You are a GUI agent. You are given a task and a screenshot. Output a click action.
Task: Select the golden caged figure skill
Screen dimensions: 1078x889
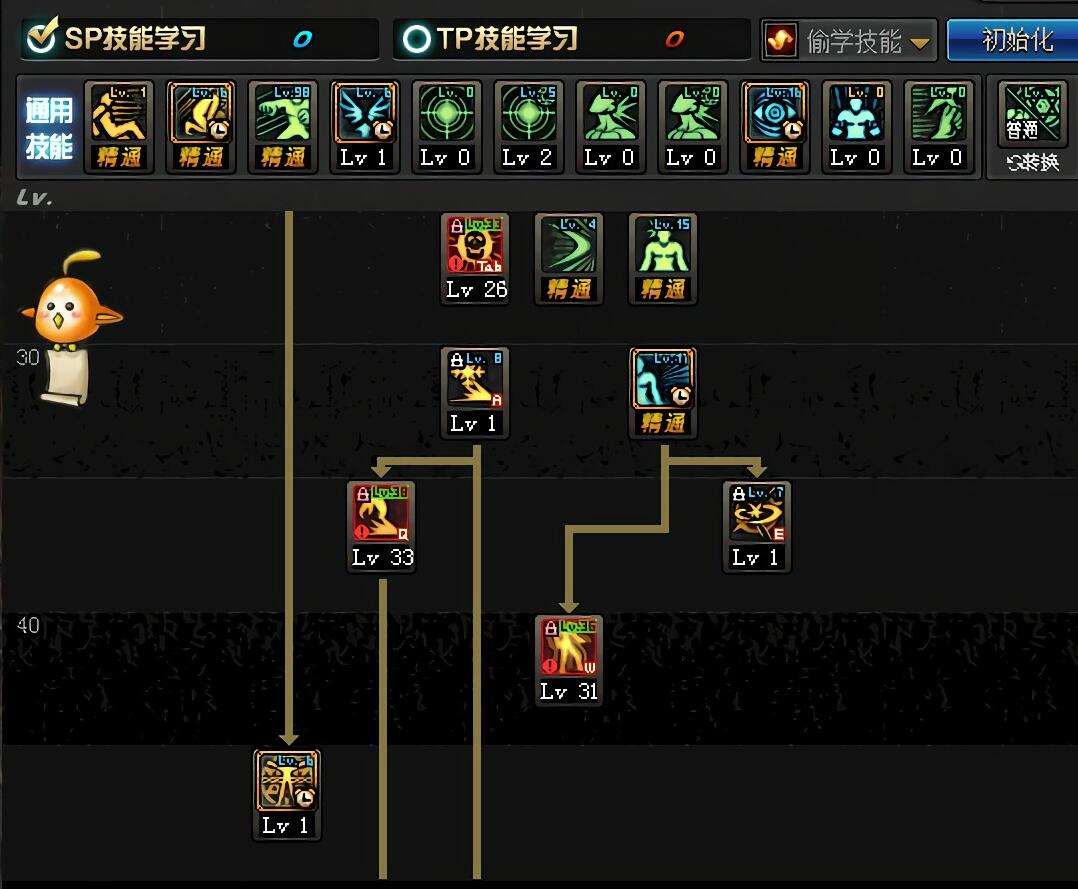click(287, 783)
